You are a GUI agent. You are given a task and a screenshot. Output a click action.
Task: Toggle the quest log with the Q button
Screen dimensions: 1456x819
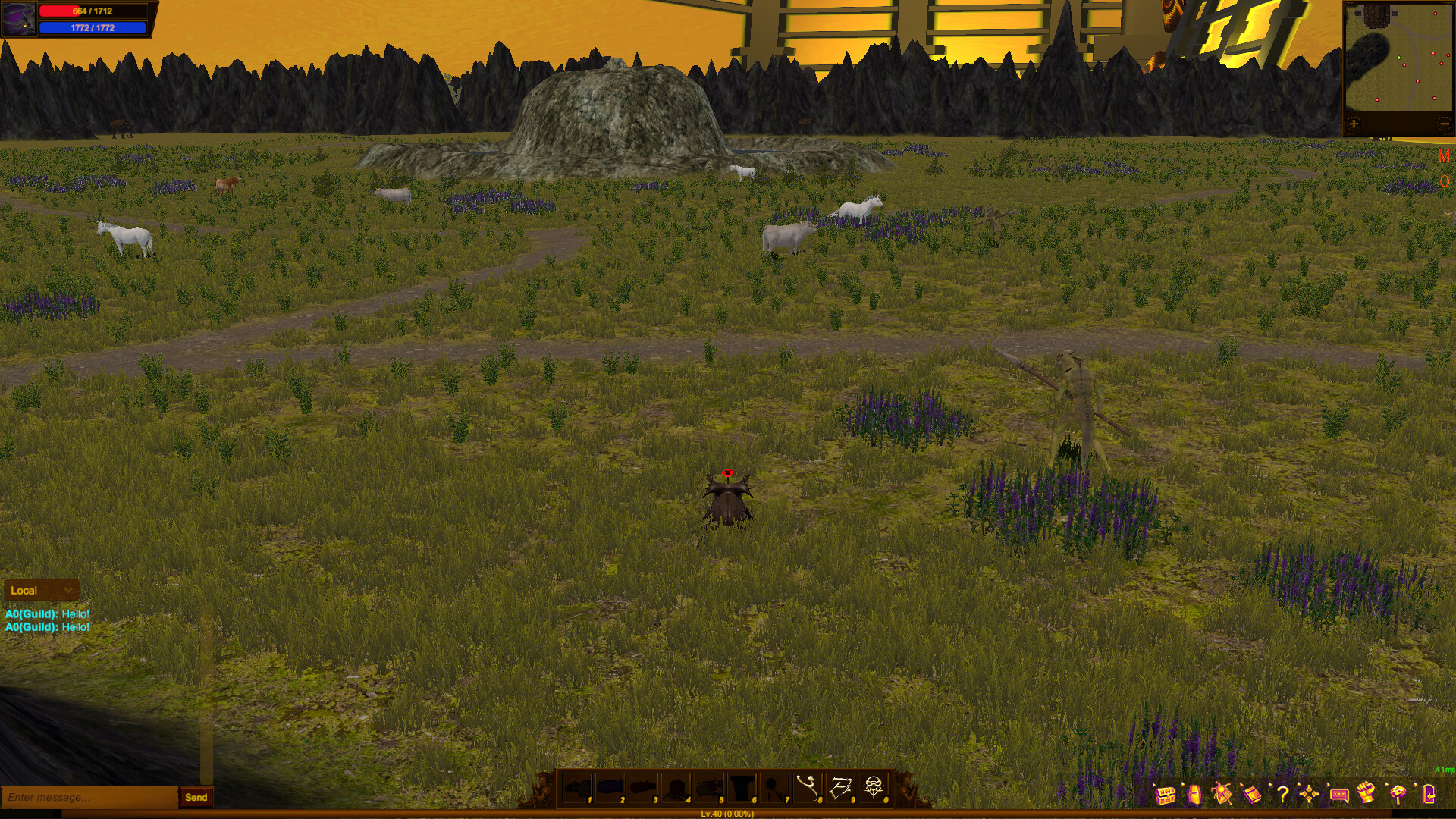coord(1444,180)
